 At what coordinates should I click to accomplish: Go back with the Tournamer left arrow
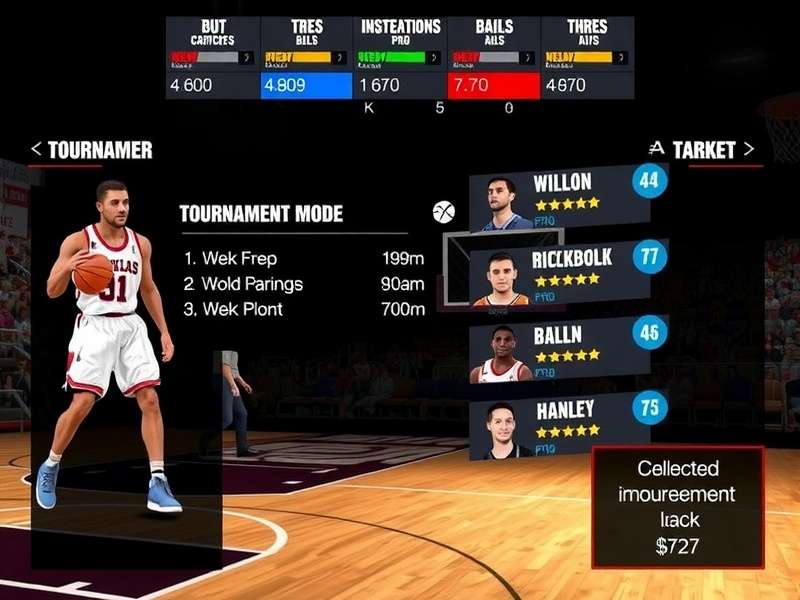pyautogui.click(x=36, y=150)
